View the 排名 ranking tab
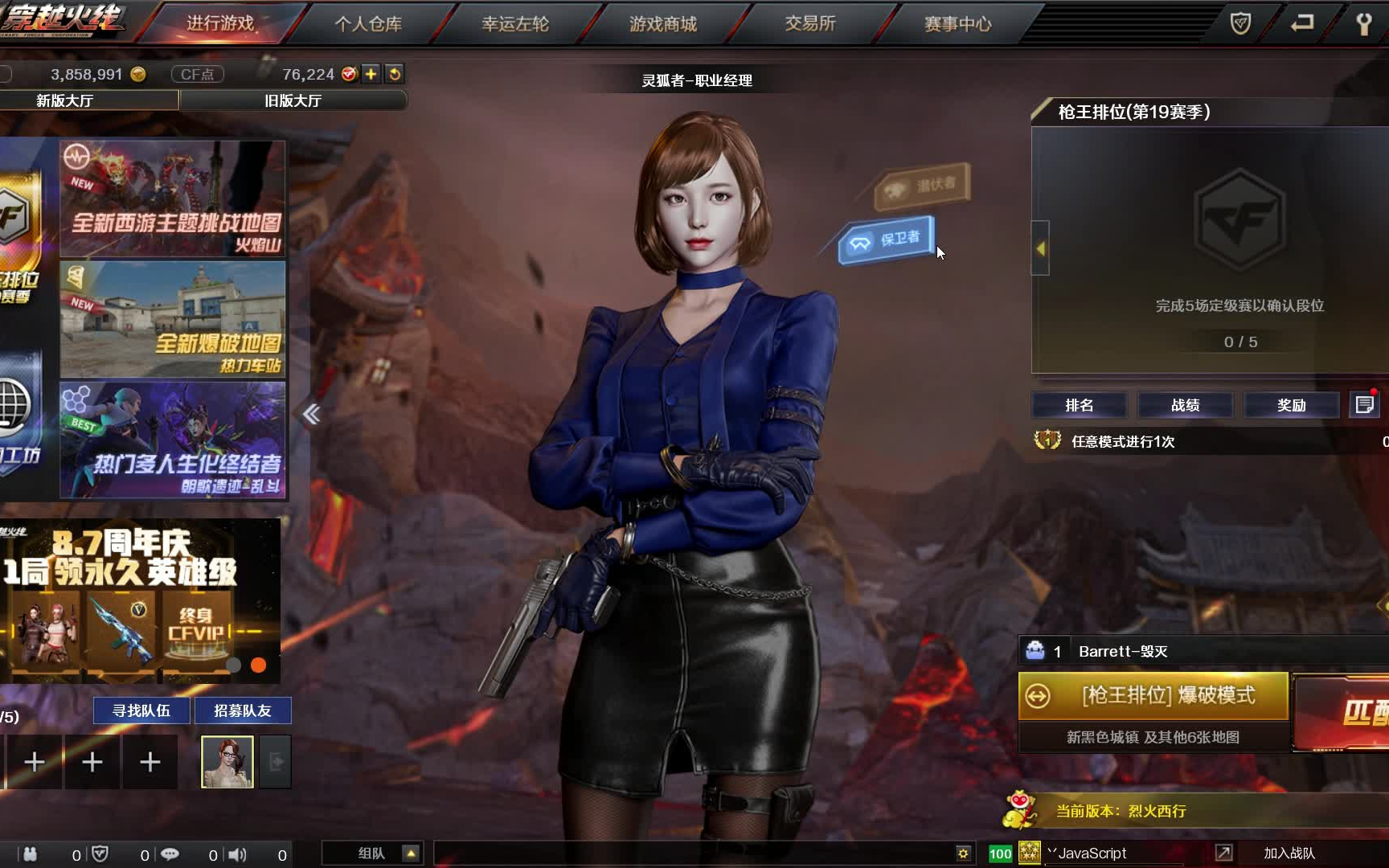 pyautogui.click(x=1079, y=405)
